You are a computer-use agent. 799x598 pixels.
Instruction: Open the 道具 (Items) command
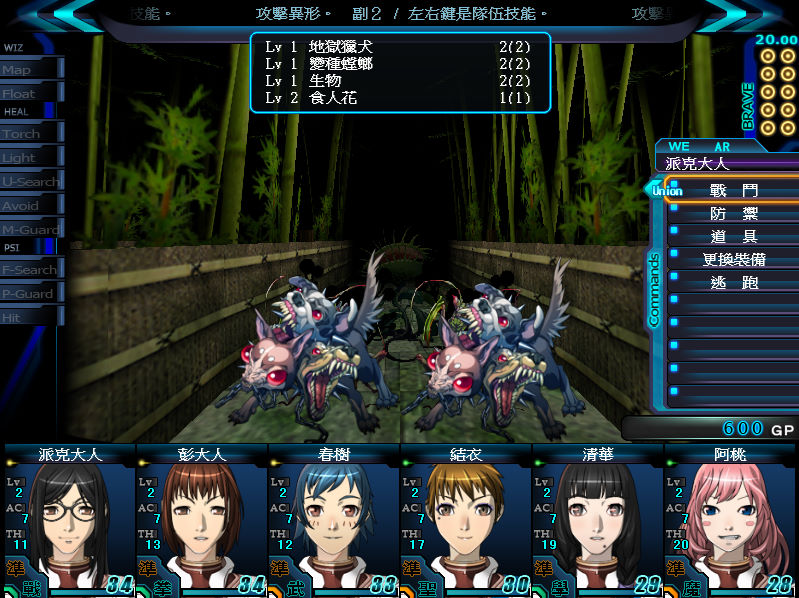(x=734, y=237)
